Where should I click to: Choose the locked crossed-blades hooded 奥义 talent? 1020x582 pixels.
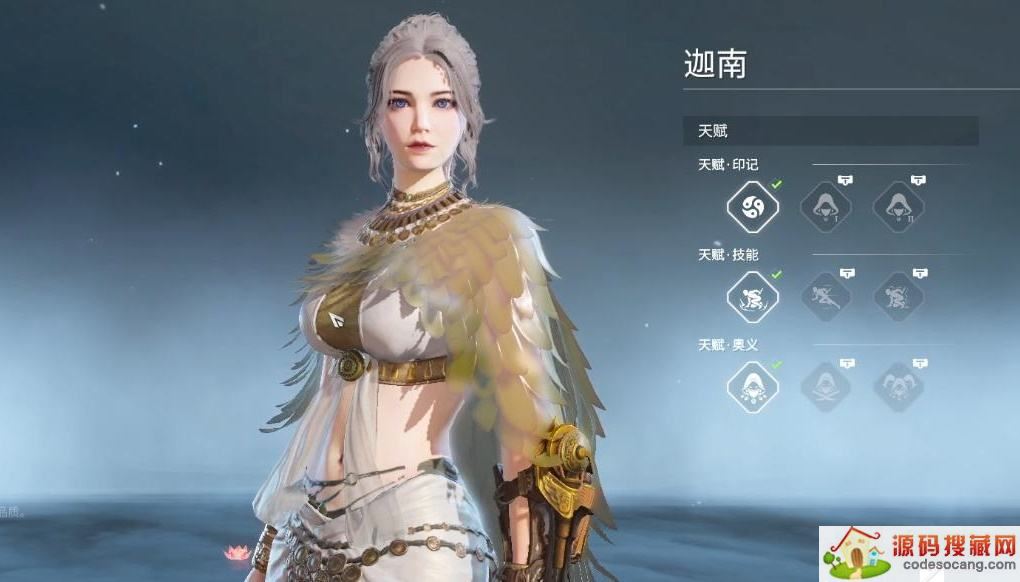pyautogui.click(x=825, y=387)
